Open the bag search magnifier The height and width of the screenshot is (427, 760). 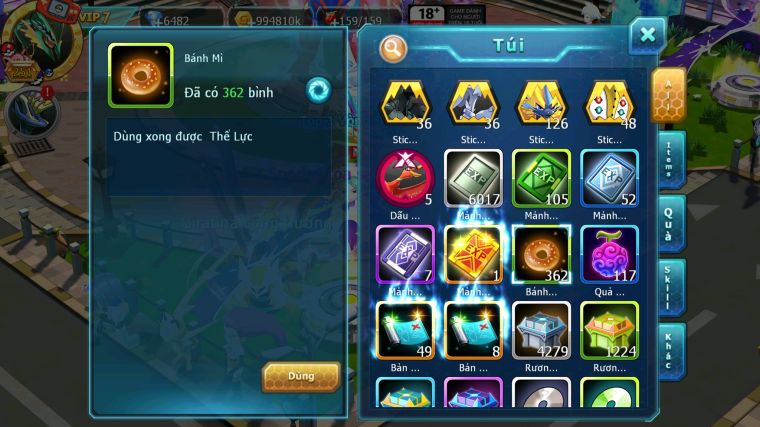pos(394,47)
